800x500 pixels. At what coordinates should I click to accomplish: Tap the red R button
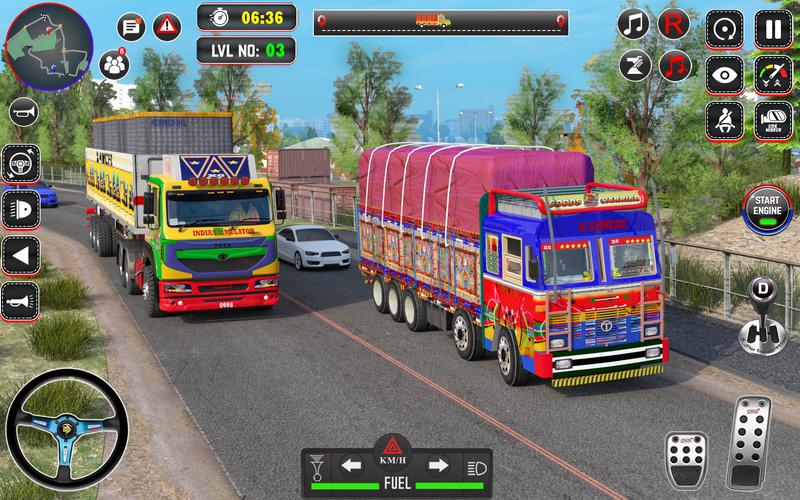click(x=675, y=23)
